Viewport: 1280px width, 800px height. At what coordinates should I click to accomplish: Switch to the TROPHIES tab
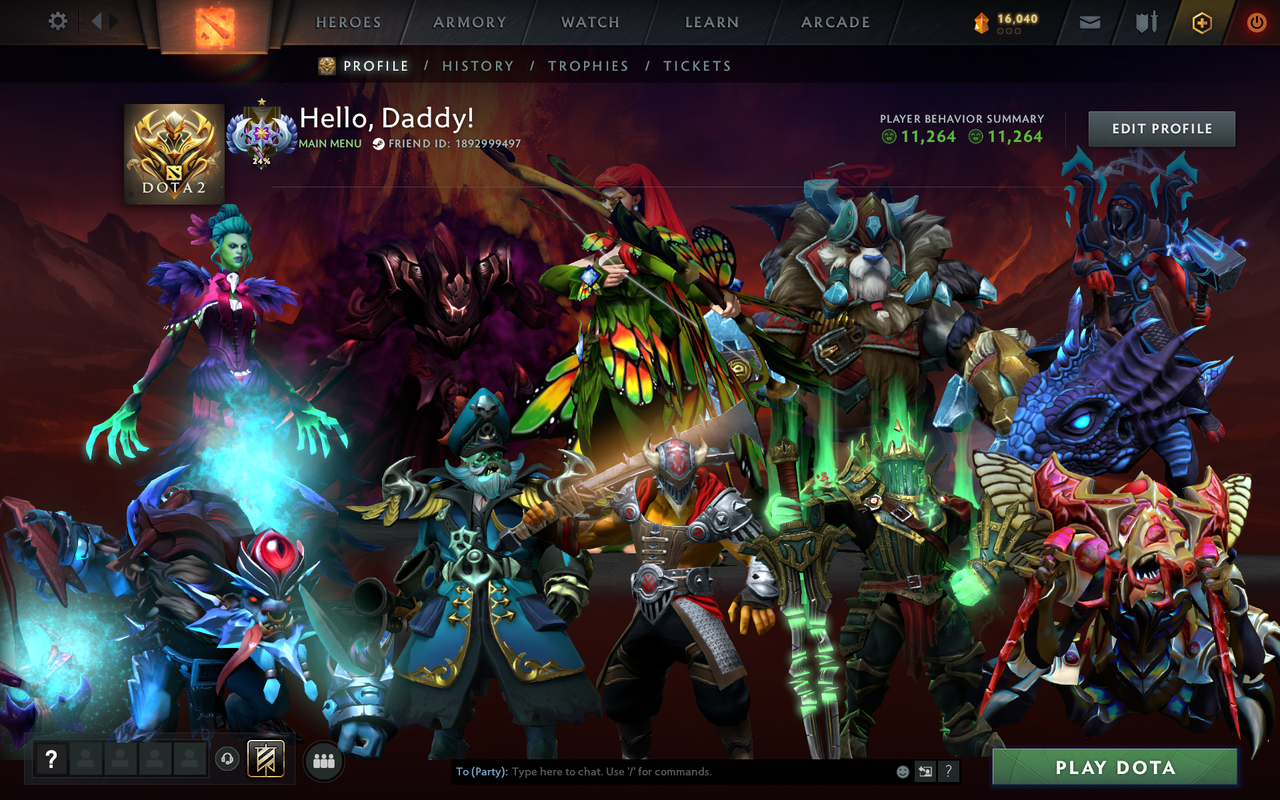(x=589, y=65)
